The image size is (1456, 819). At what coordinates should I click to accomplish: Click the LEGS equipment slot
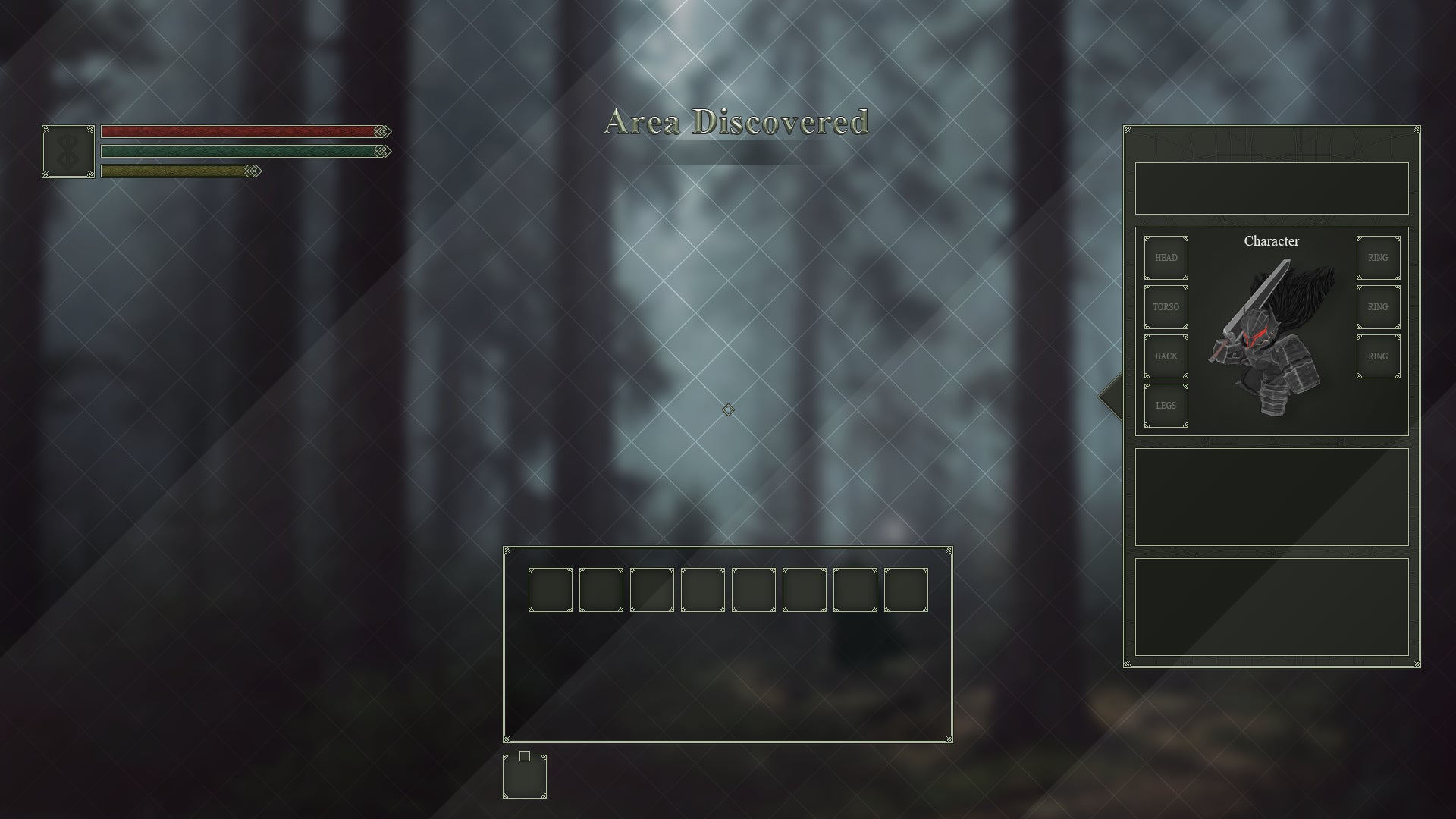(x=1166, y=406)
